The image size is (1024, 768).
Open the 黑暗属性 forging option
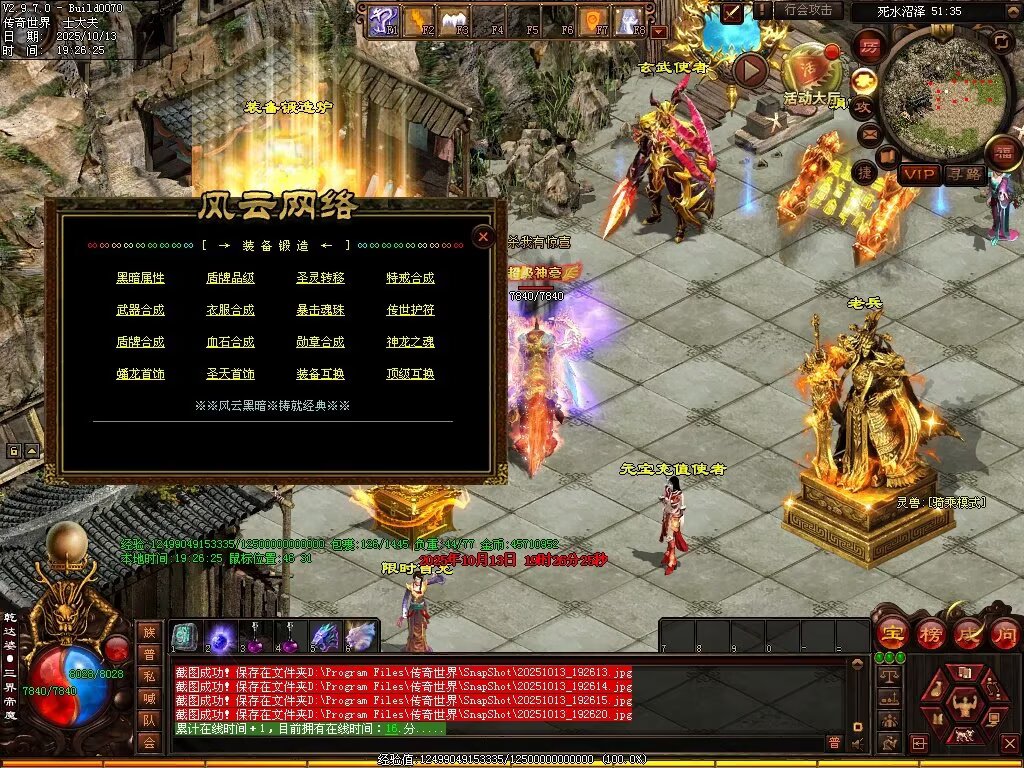(x=140, y=278)
